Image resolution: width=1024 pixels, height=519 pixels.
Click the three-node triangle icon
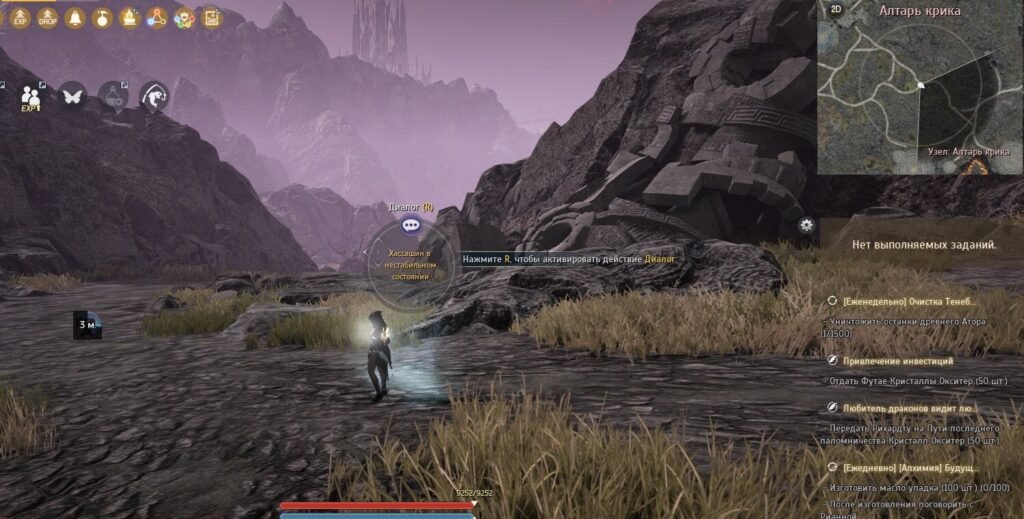pos(157,17)
